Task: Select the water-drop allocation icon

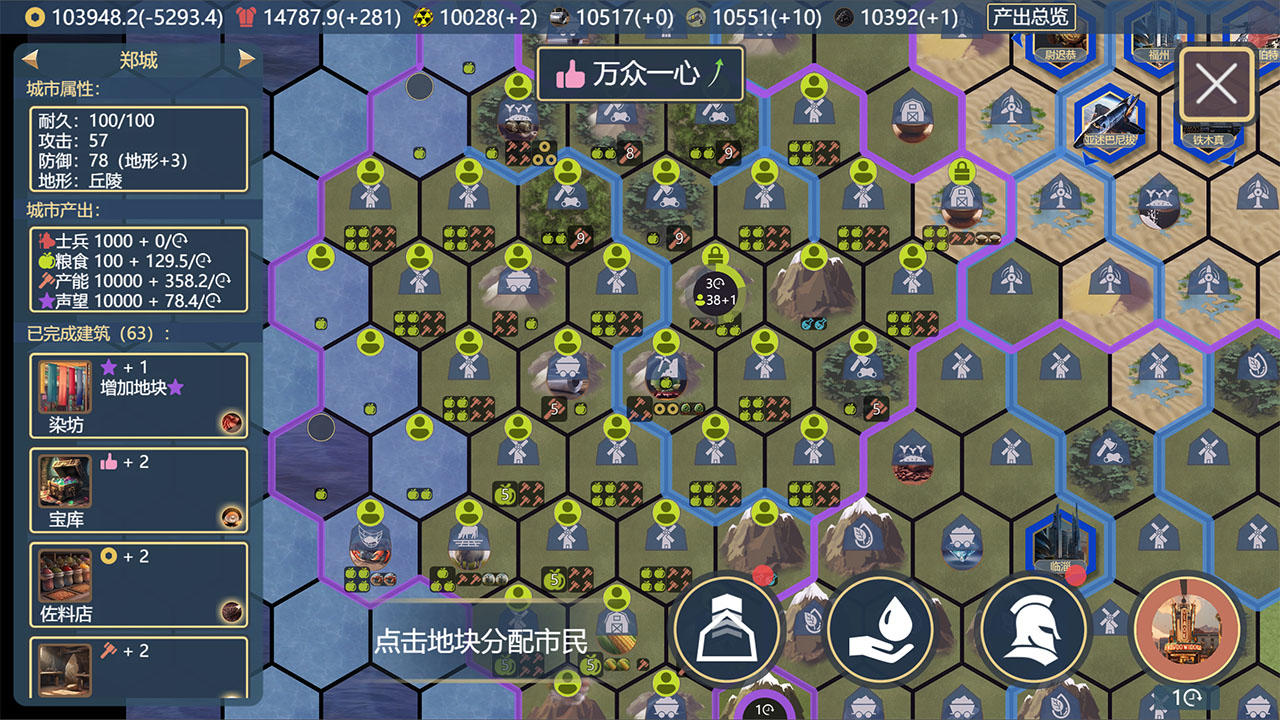Action: coord(880,629)
